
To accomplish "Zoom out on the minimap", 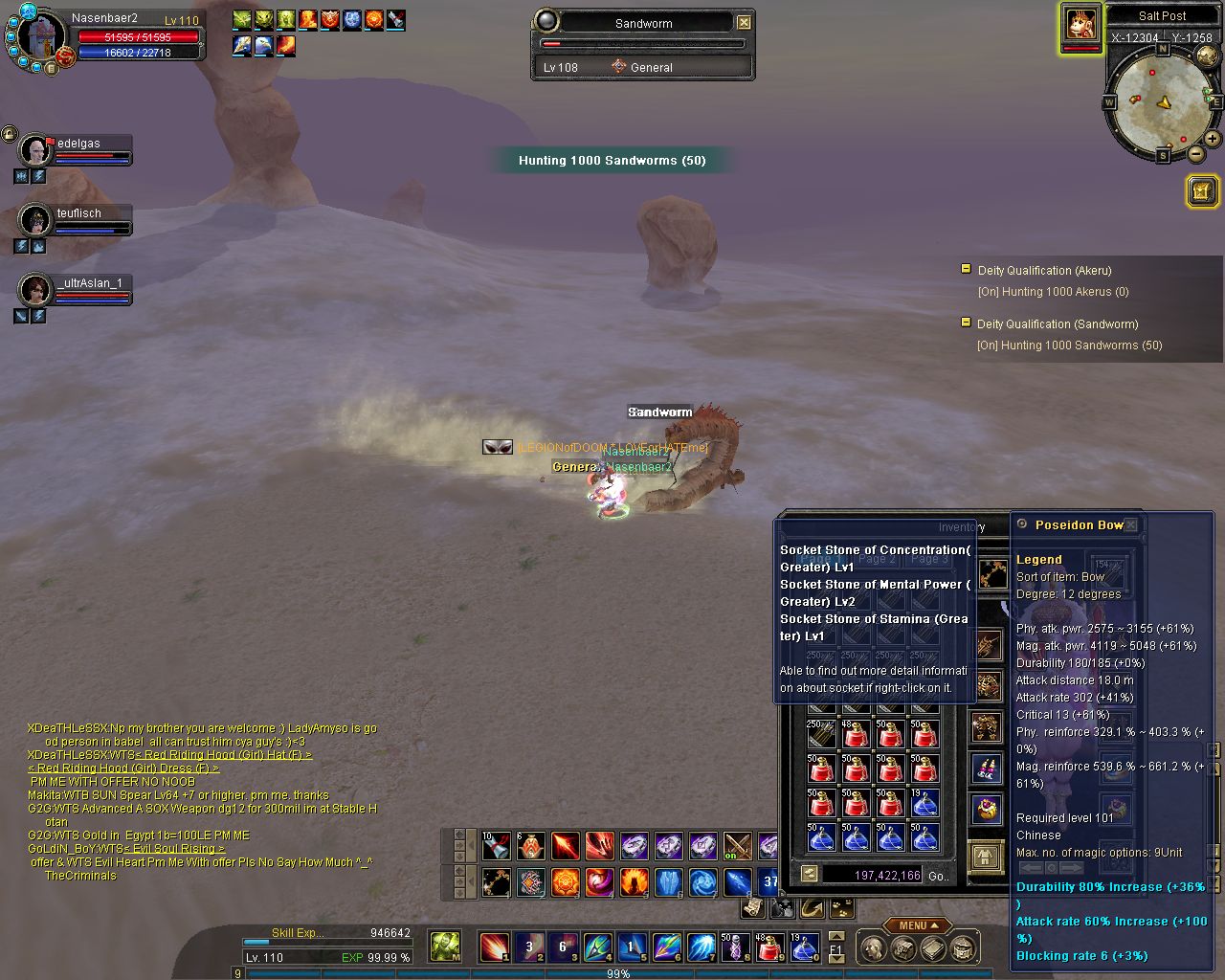I will tap(1196, 153).
